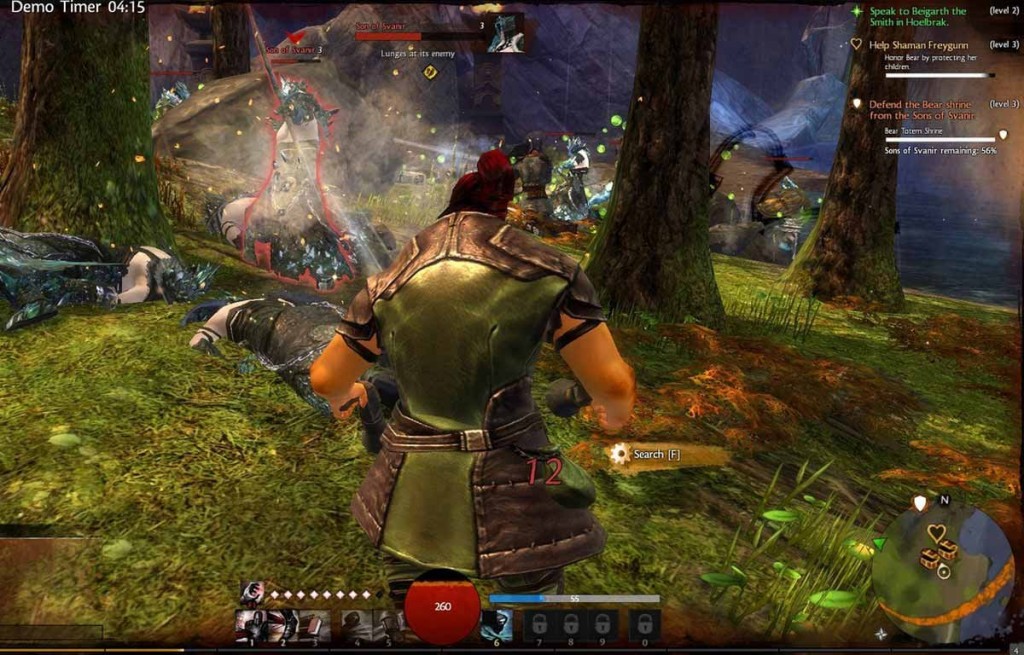Activate the hooded figure skill in slot 4
This screenshot has height=655, width=1024.
coord(357,625)
